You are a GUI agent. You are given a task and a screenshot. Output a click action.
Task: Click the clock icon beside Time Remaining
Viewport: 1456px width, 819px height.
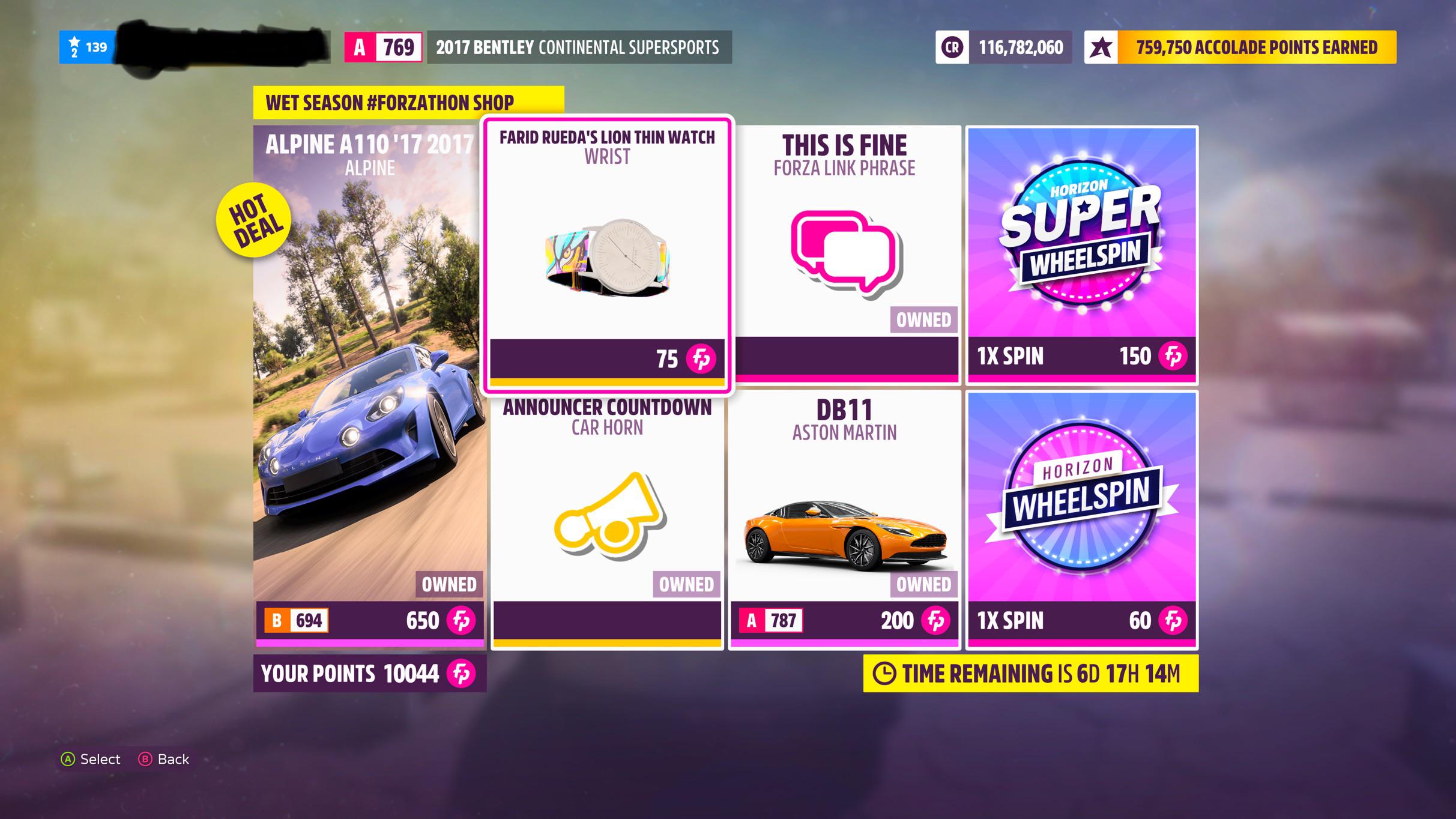(x=884, y=674)
